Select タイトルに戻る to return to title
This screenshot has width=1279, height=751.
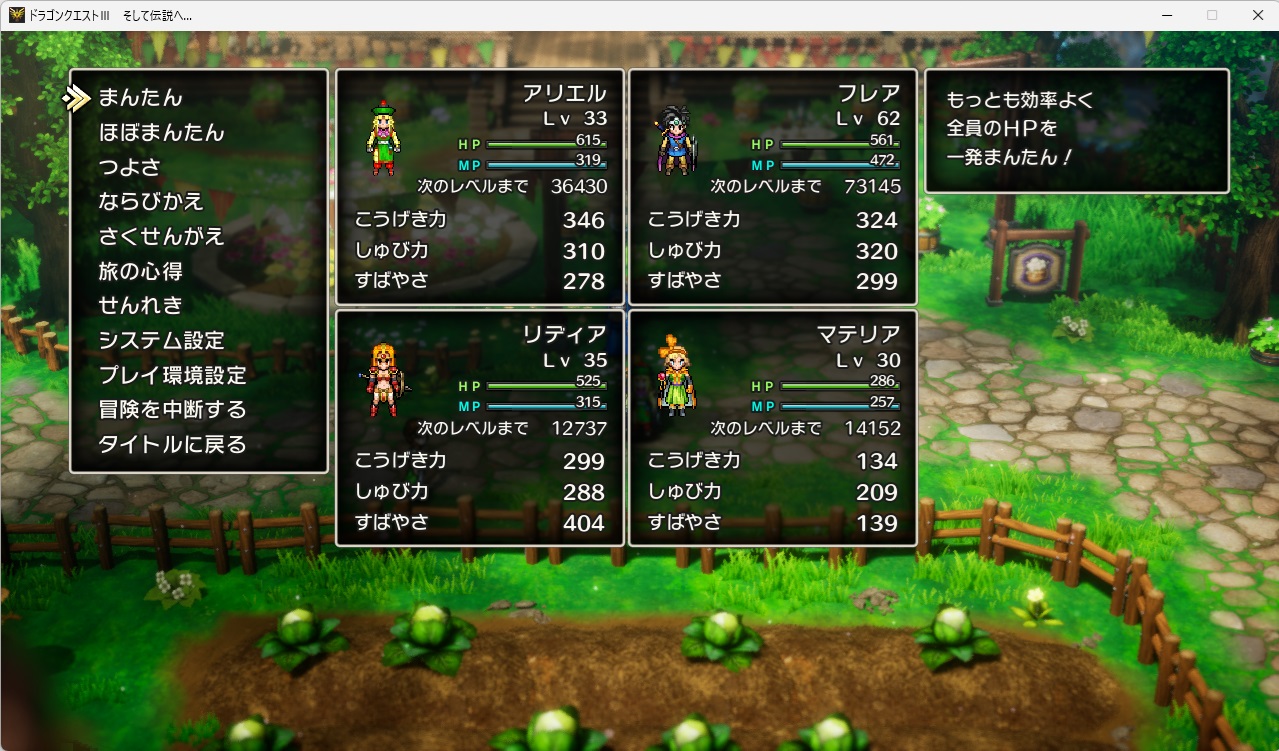pos(172,445)
